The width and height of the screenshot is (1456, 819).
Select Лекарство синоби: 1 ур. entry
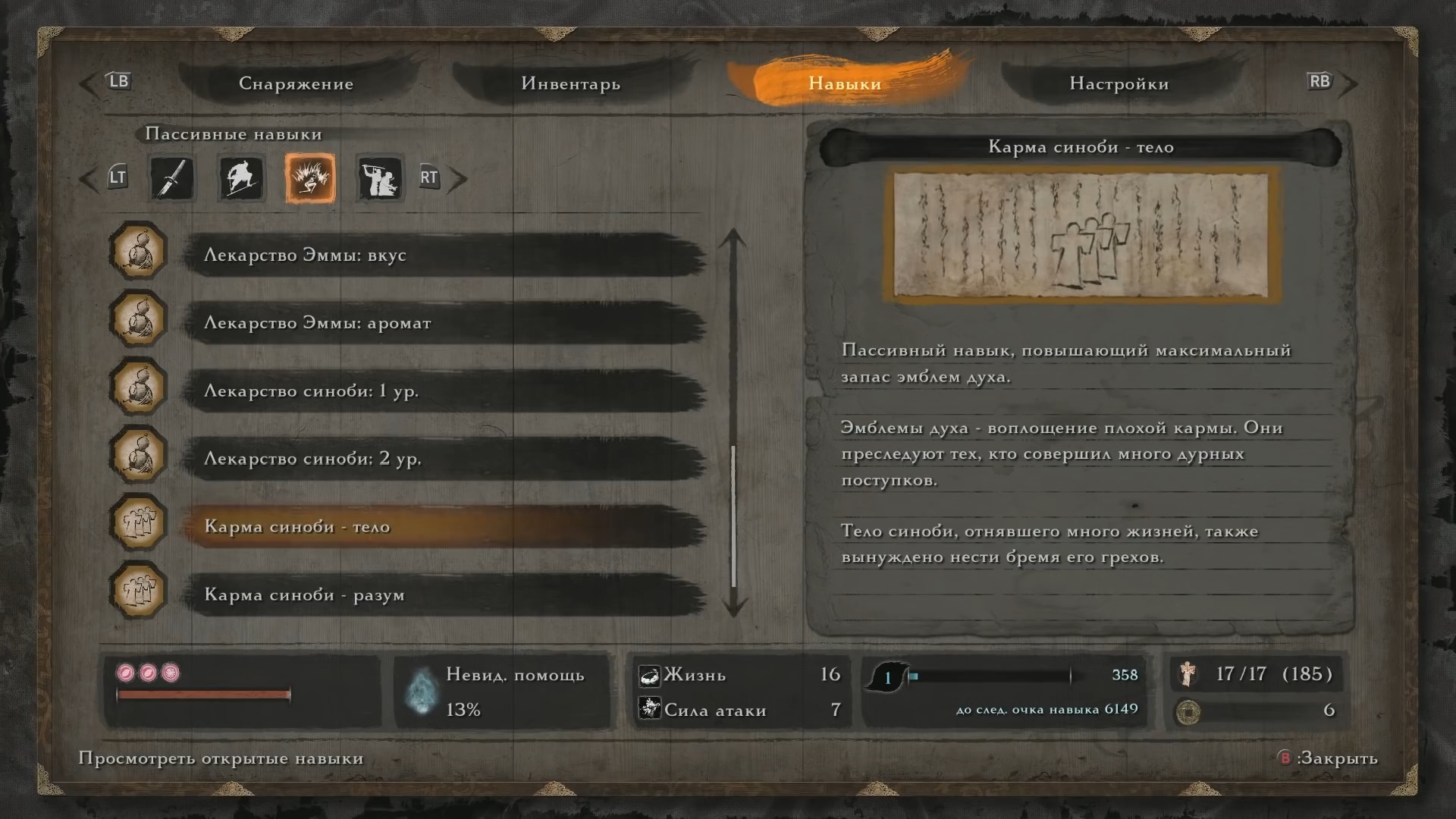click(444, 391)
